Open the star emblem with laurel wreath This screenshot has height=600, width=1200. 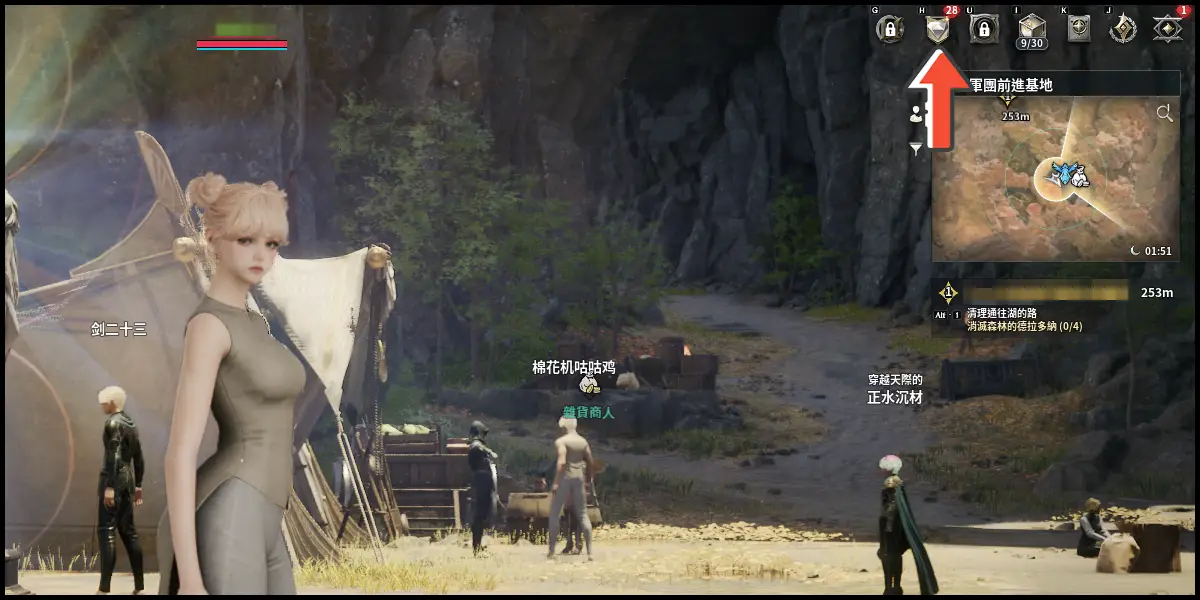pos(1123,29)
